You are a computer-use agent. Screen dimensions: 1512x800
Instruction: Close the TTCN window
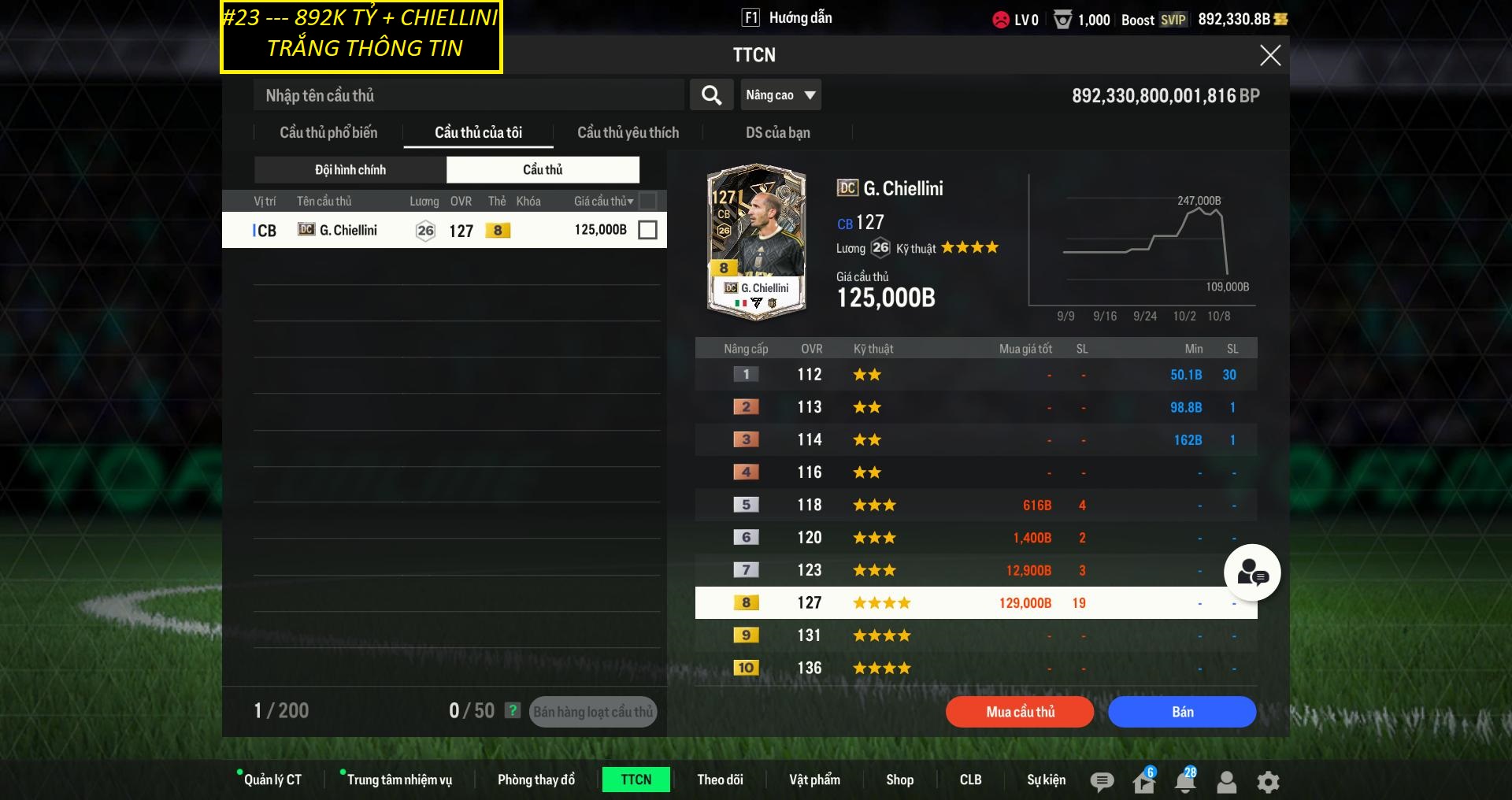(1269, 55)
